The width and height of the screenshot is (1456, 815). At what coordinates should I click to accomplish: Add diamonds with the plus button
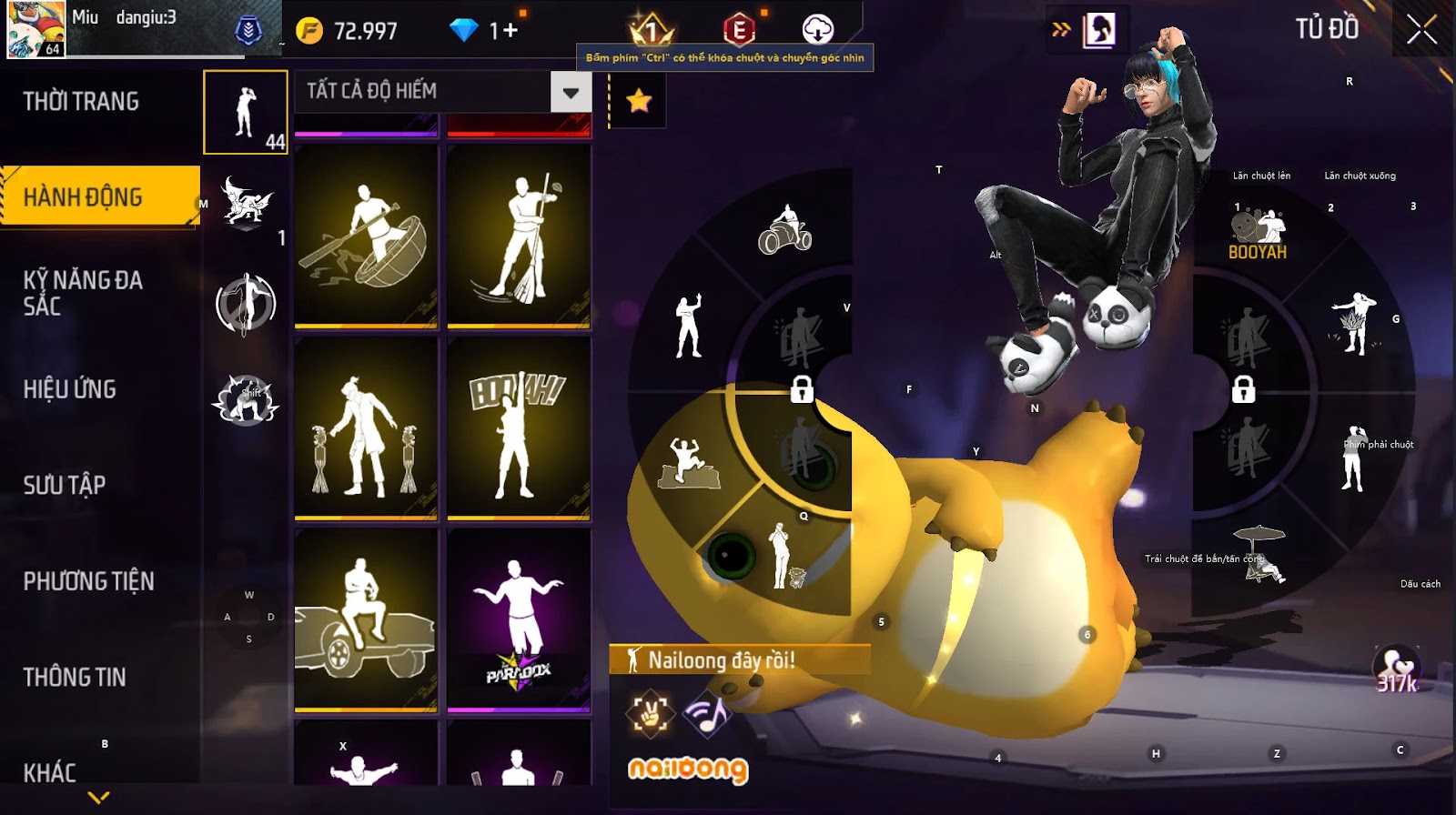510,31
